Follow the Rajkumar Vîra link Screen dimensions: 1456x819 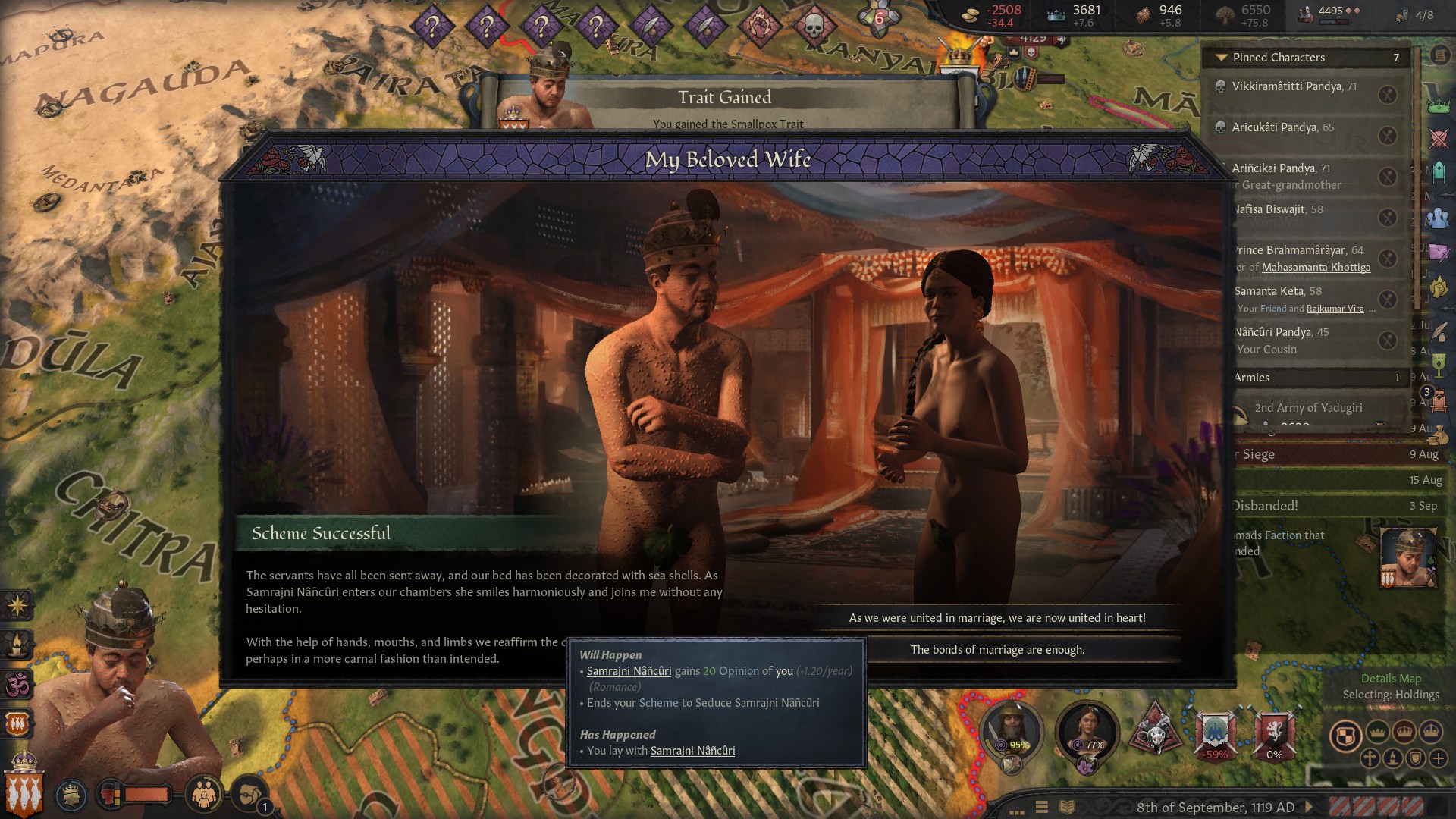coord(1335,309)
